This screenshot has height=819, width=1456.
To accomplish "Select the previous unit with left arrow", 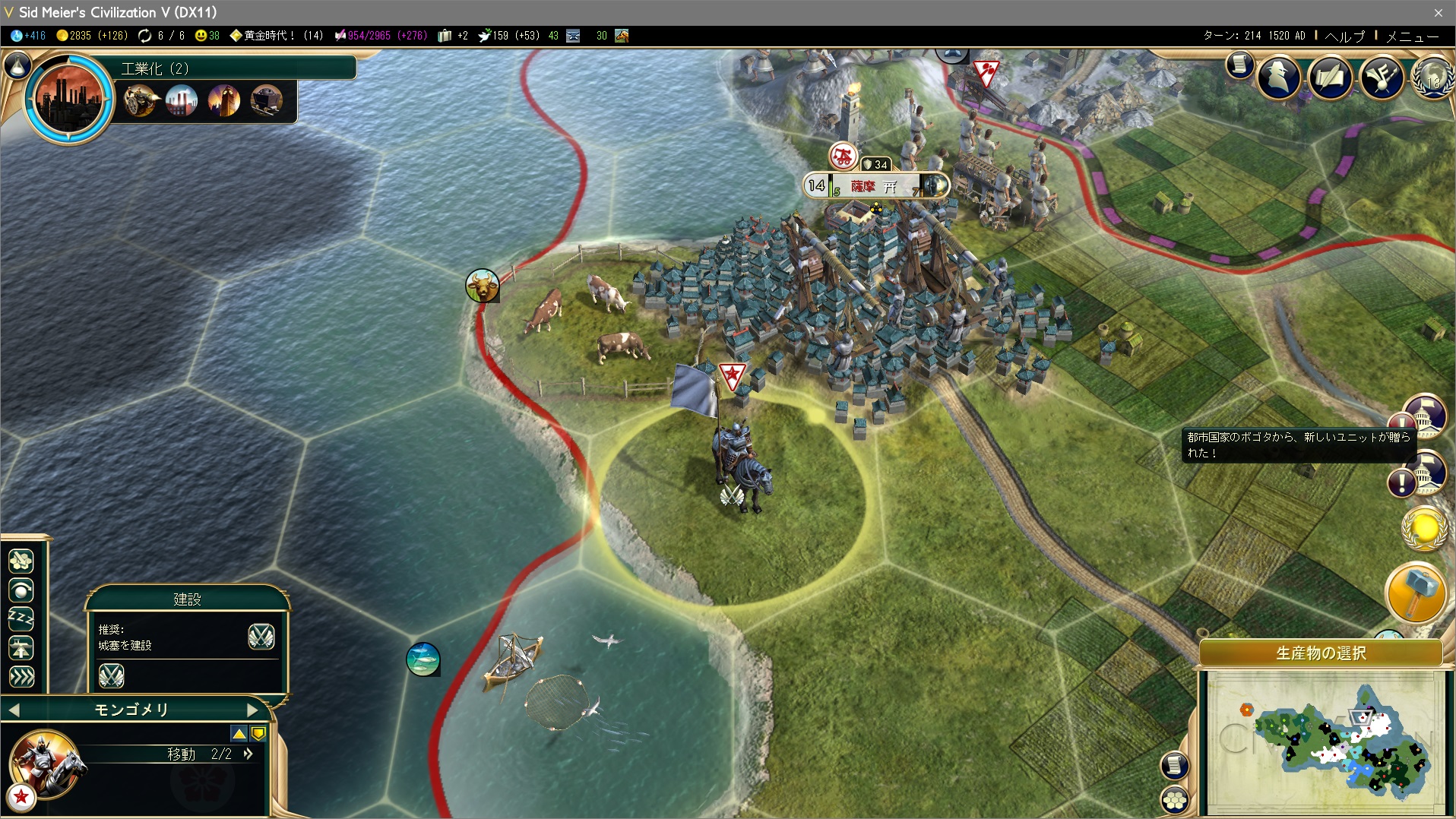I will tap(14, 710).
